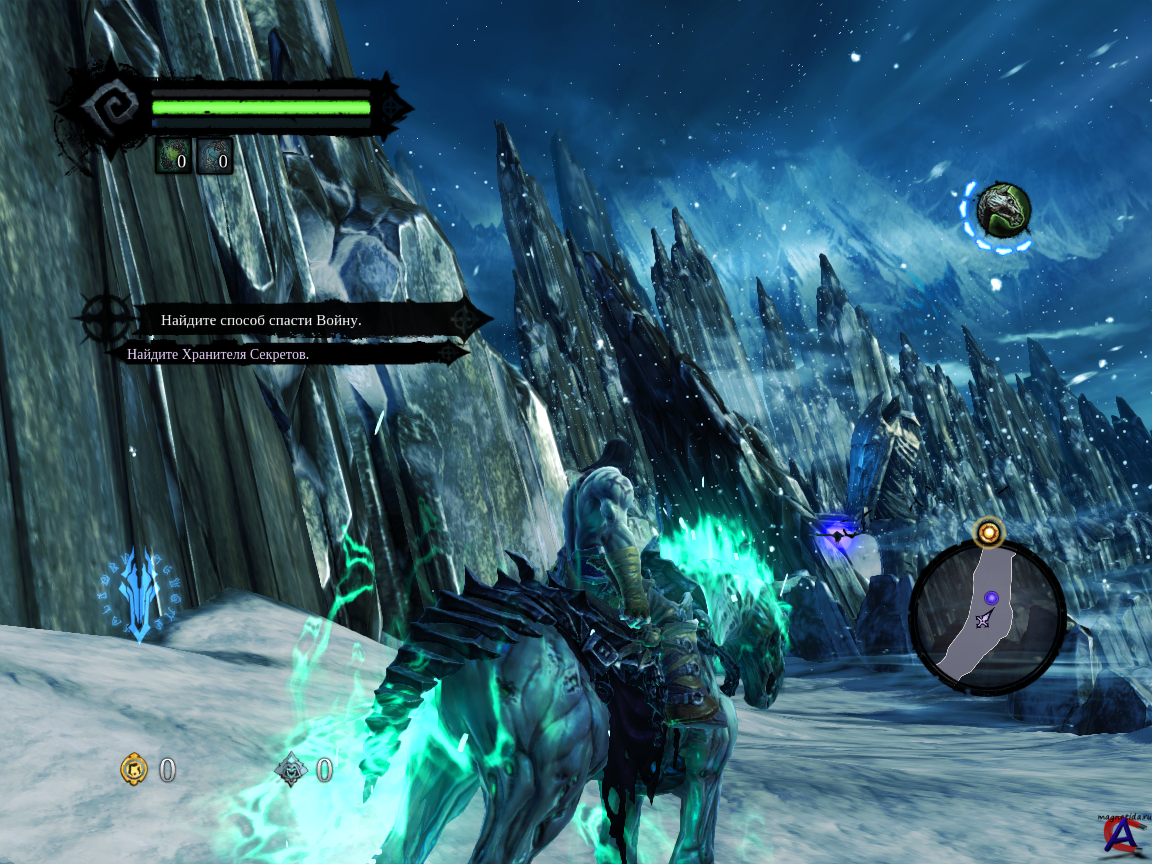Open the "Найдите способ спасти Войну" objective
The height and width of the screenshot is (864, 1152).
261,320
